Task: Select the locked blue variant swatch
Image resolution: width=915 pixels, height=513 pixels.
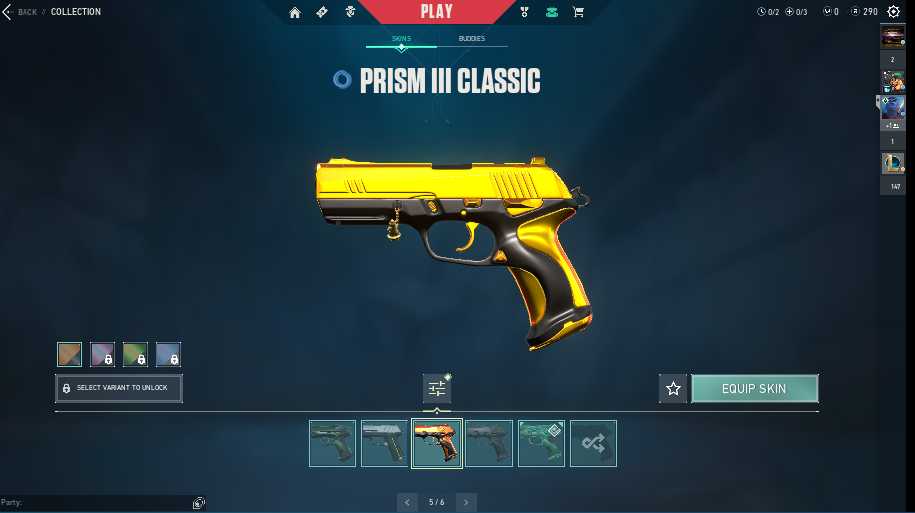Action: pyautogui.click(x=168, y=354)
